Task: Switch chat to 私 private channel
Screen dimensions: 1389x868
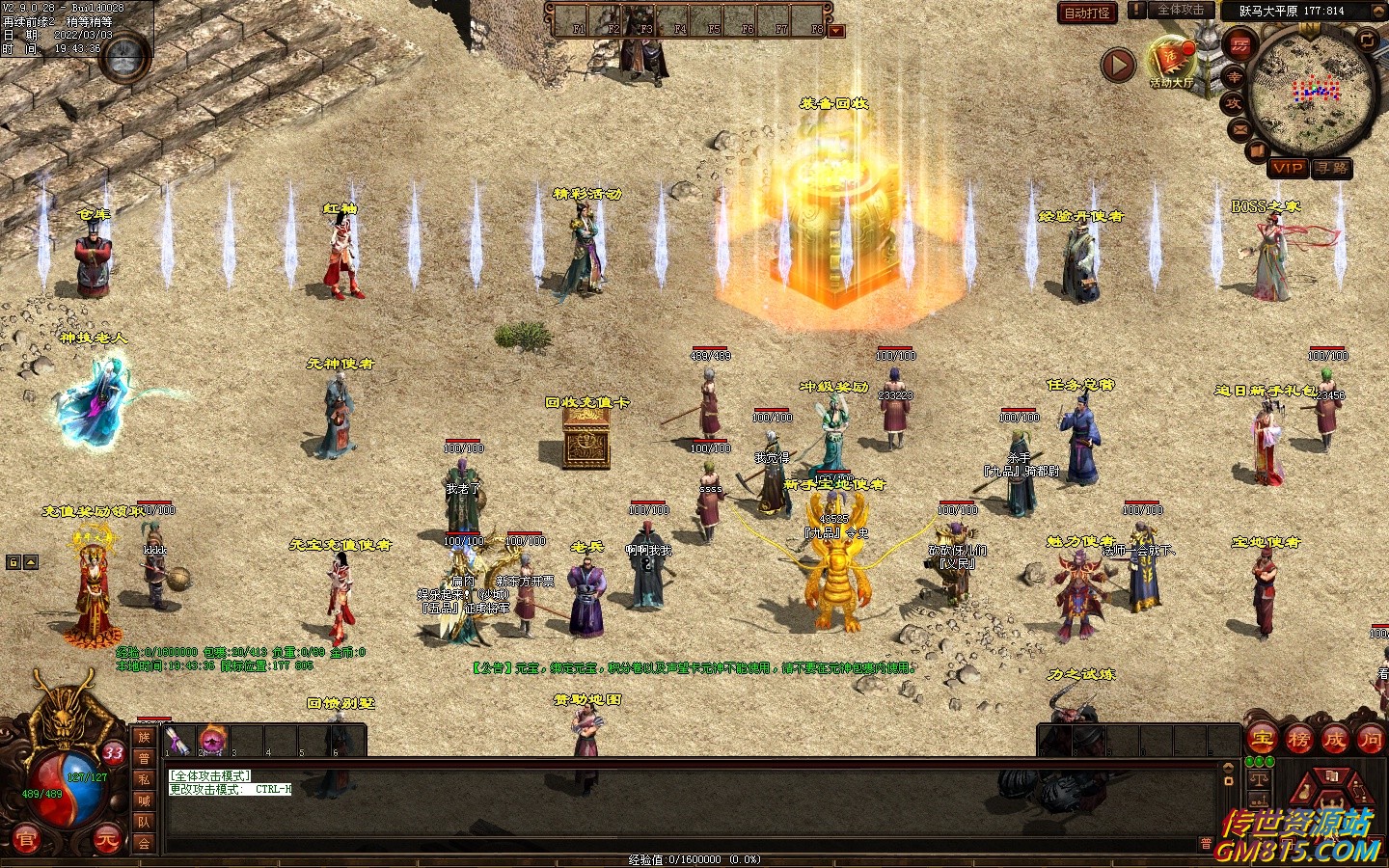Action: click(144, 779)
